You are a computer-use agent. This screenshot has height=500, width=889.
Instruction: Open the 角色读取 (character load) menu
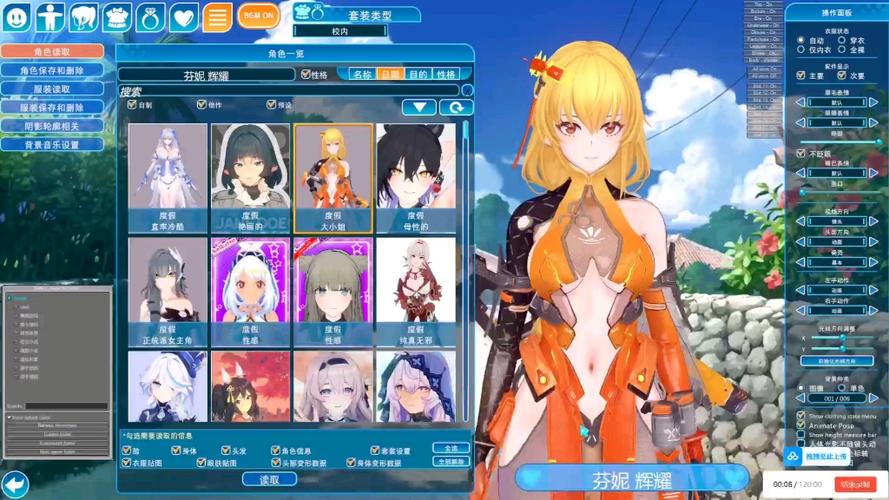coord(52,52)
